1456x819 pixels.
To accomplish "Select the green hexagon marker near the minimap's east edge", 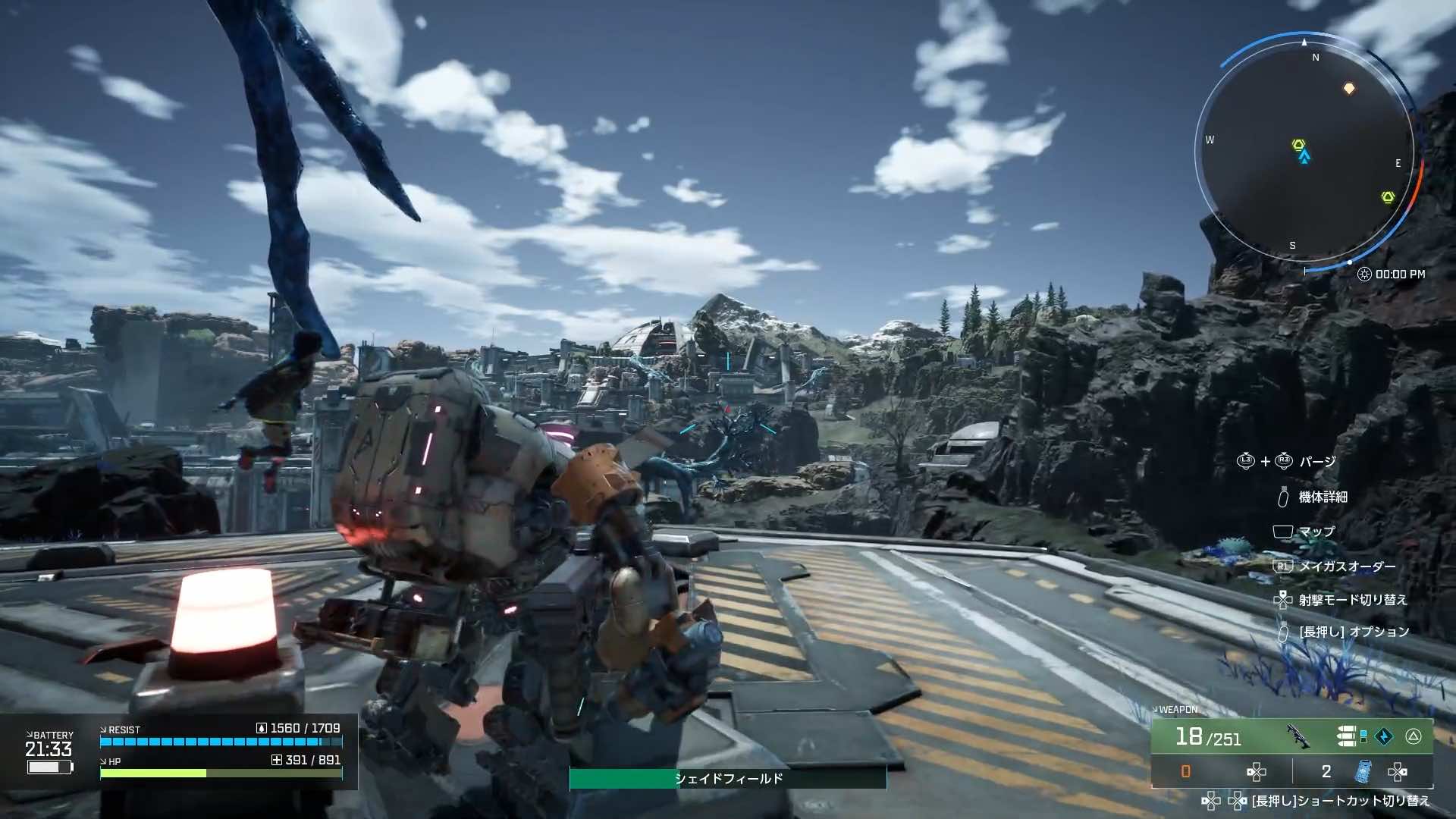I will pos(1388,197).
